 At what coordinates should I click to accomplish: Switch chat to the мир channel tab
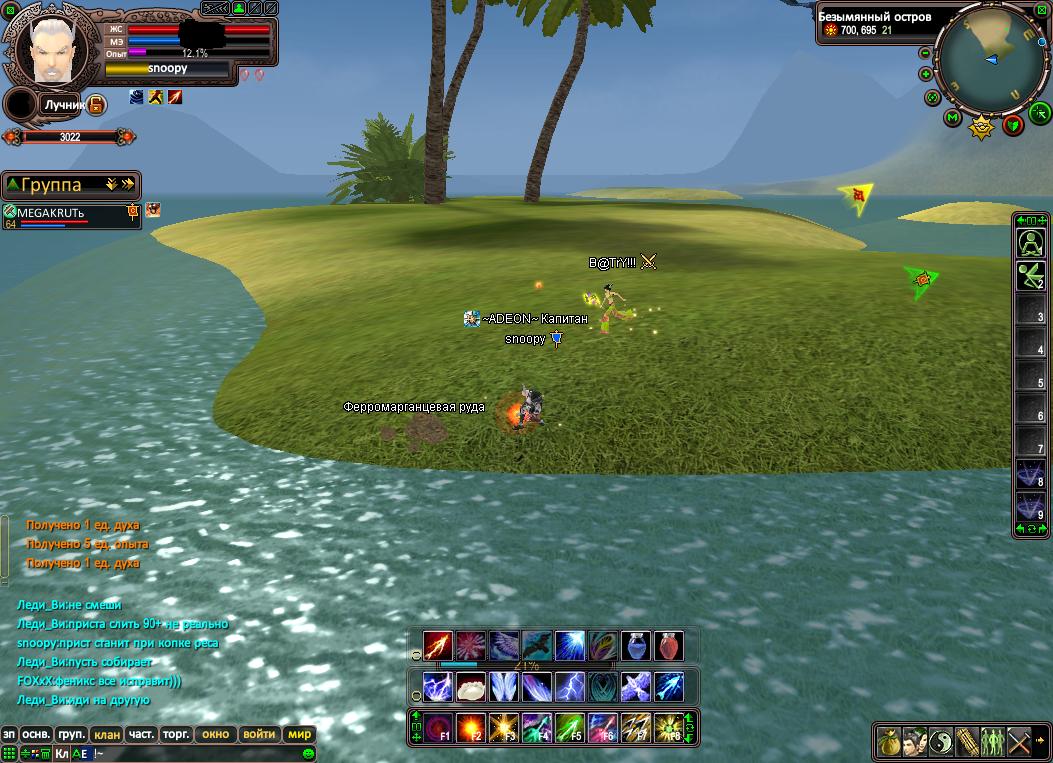[299, 734]
